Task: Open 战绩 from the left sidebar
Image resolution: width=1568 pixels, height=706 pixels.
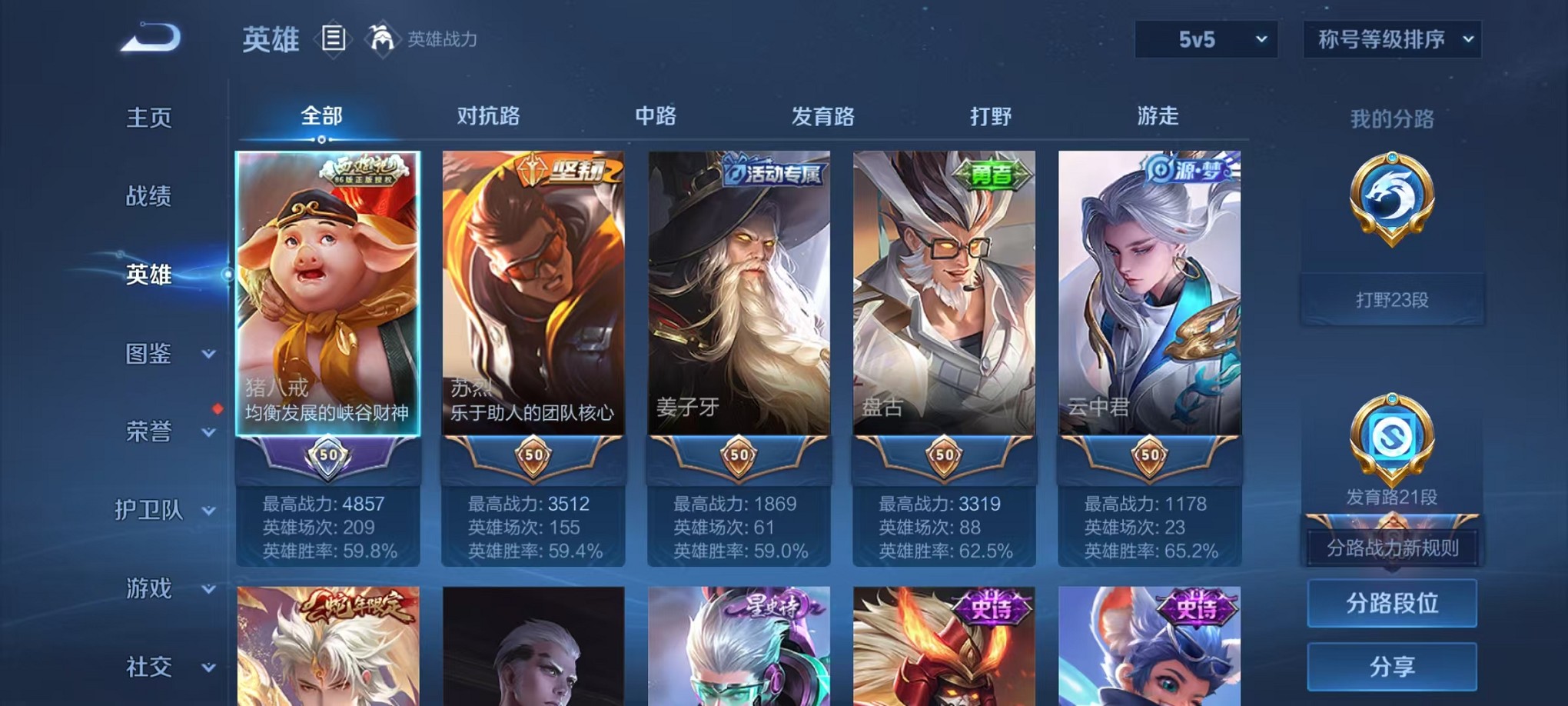Action: click(151, 197)
